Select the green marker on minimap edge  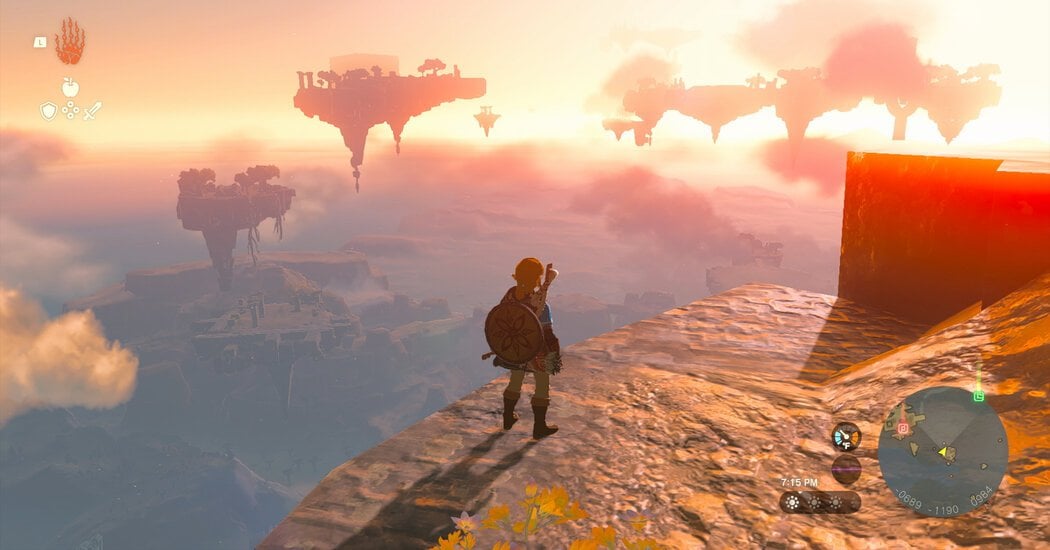click(x=978, y=396)
